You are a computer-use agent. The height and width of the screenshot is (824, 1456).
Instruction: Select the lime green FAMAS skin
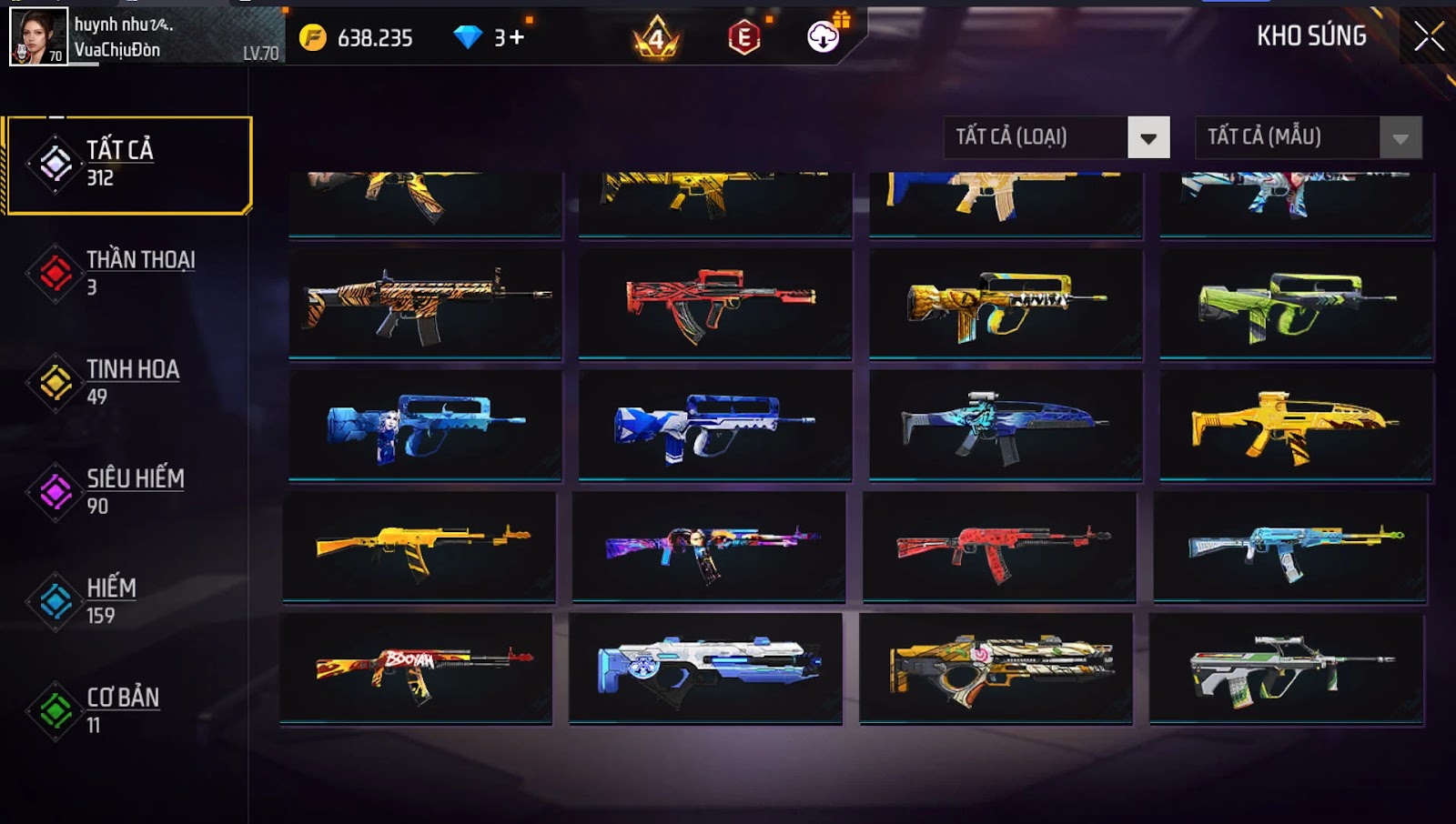click(x=1296, y=304)
